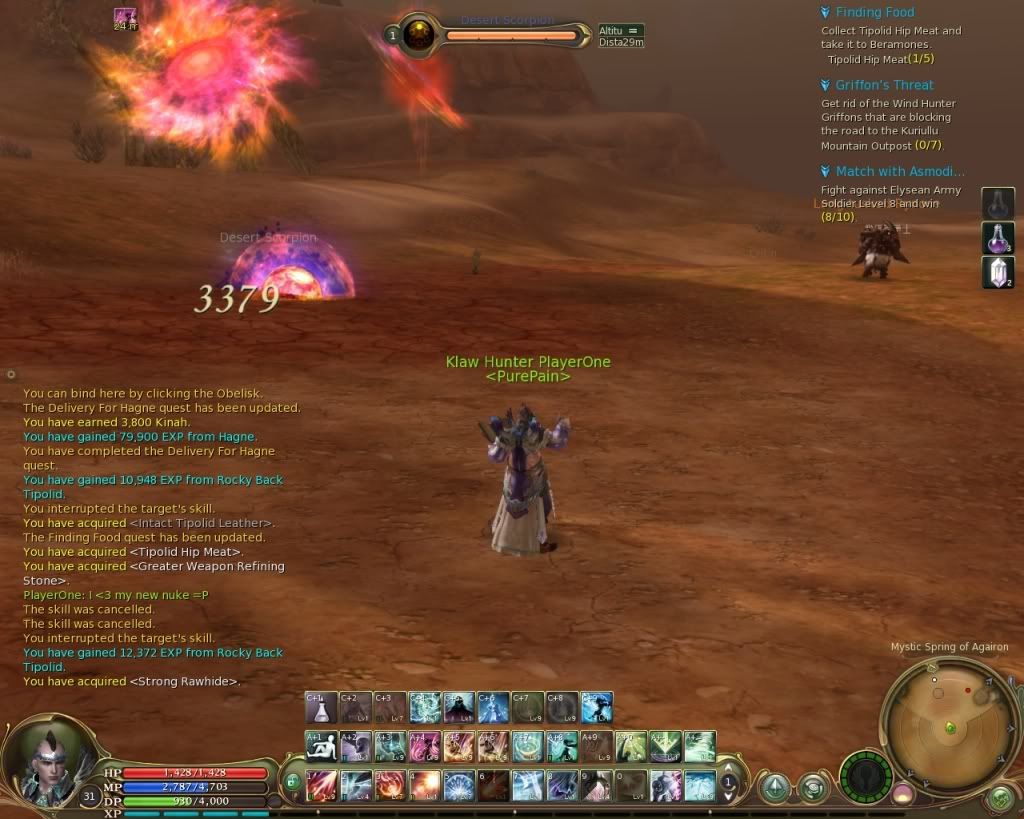
Task: Click the green round button below the minimap
Action: [1000, 798]
